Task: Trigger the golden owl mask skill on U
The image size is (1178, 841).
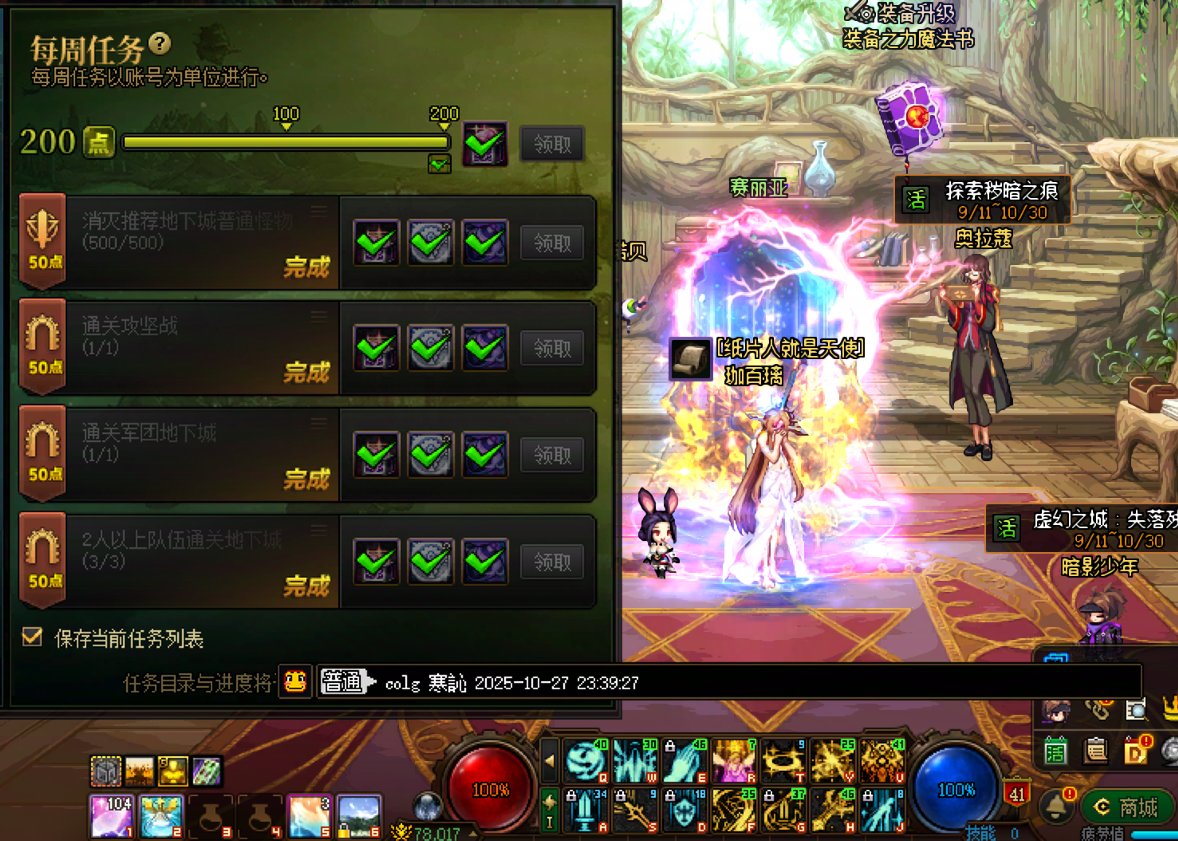Action: 882,762
